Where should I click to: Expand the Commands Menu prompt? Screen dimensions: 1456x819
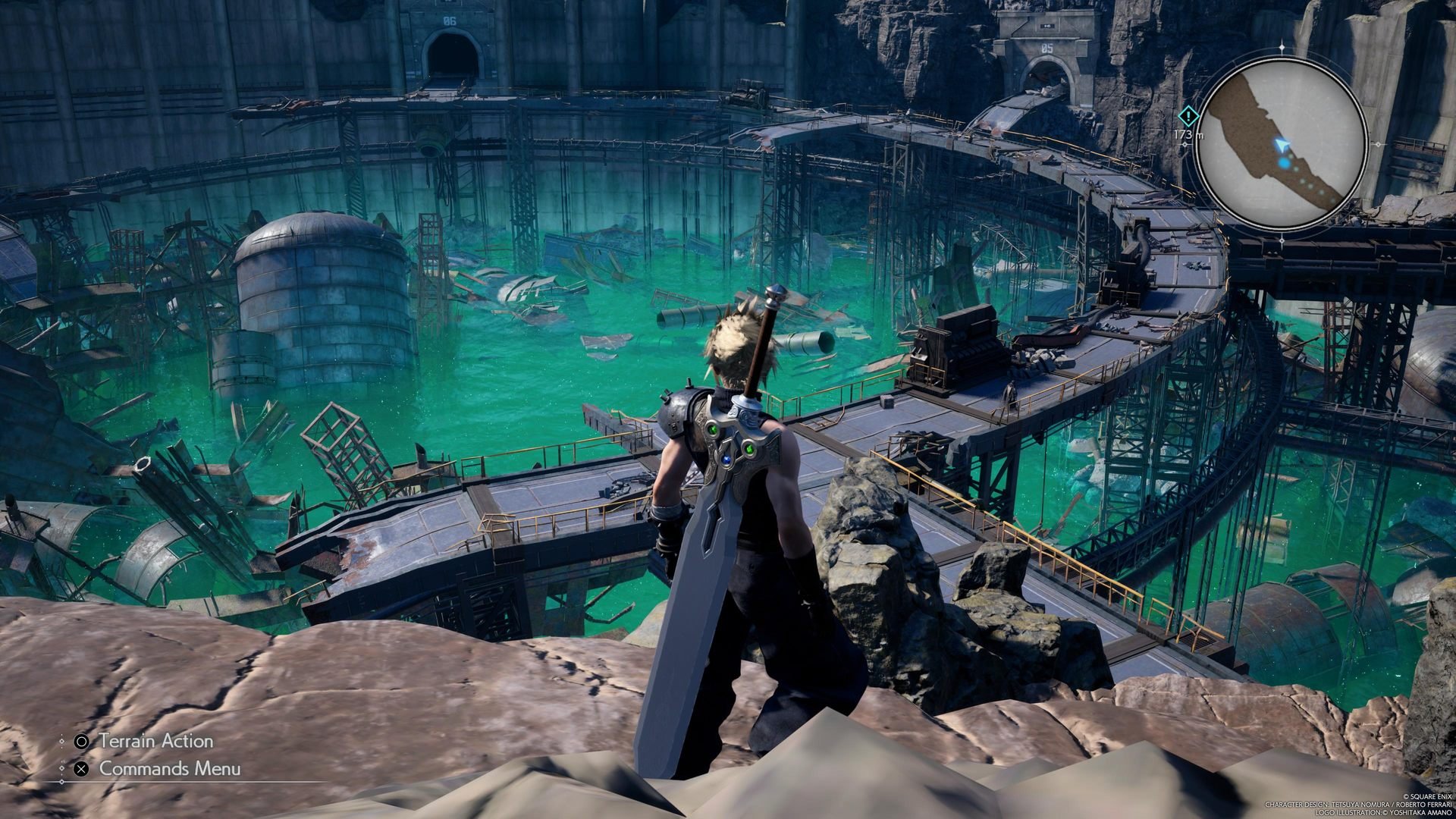[x=169, y=770]
